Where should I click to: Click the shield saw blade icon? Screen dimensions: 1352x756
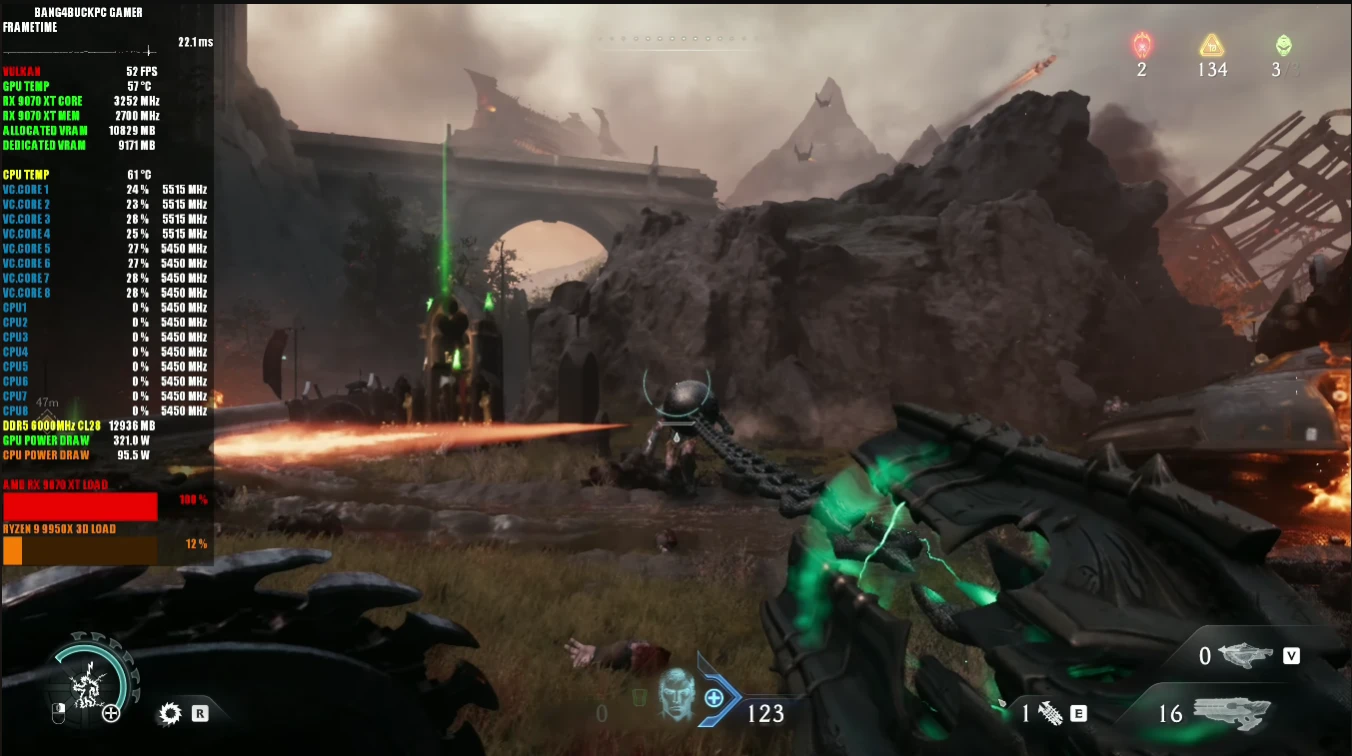(170, 713)
